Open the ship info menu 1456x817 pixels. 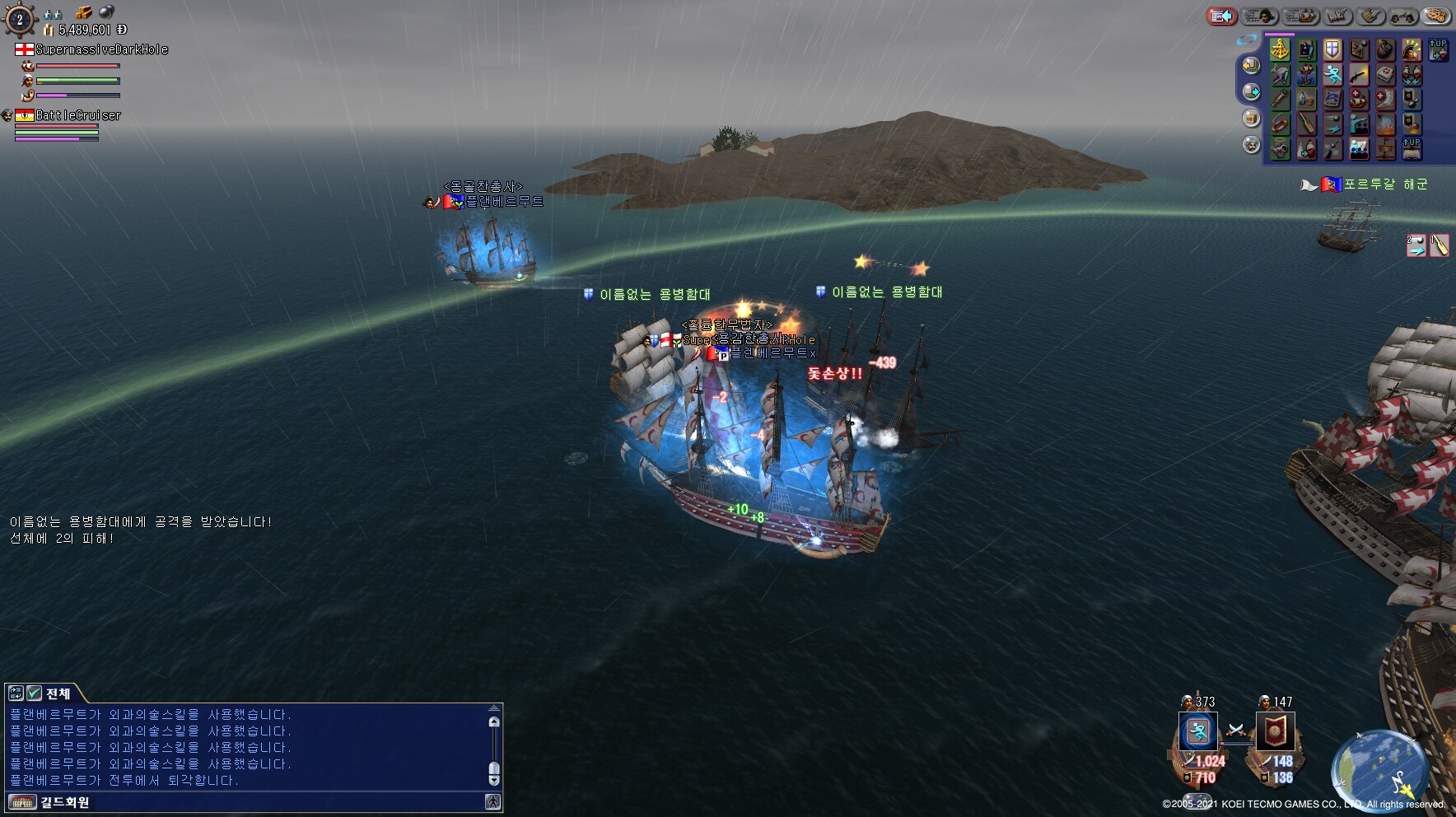1300,16
